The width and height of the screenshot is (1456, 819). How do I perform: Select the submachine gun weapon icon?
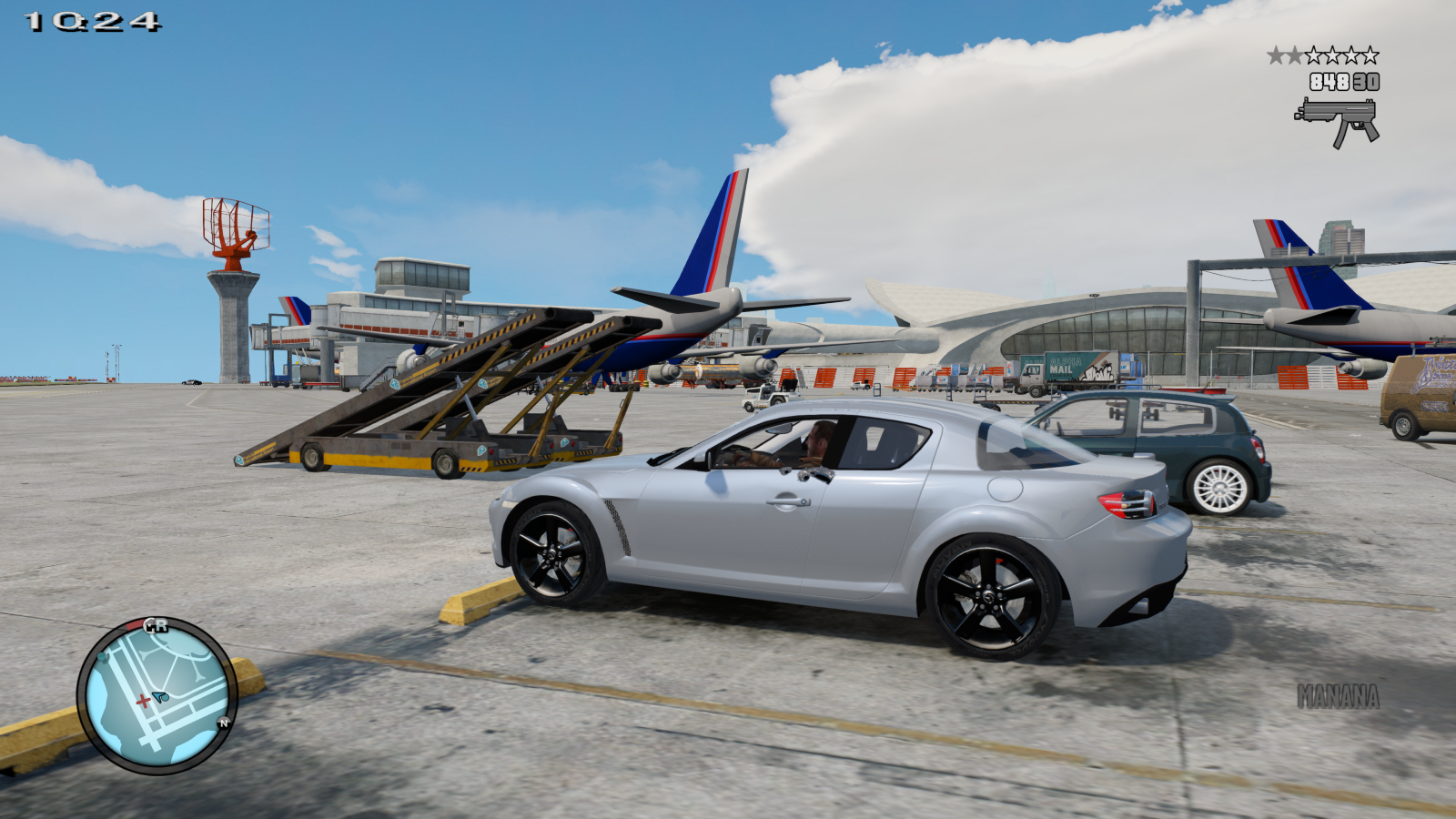point(1336,121)
